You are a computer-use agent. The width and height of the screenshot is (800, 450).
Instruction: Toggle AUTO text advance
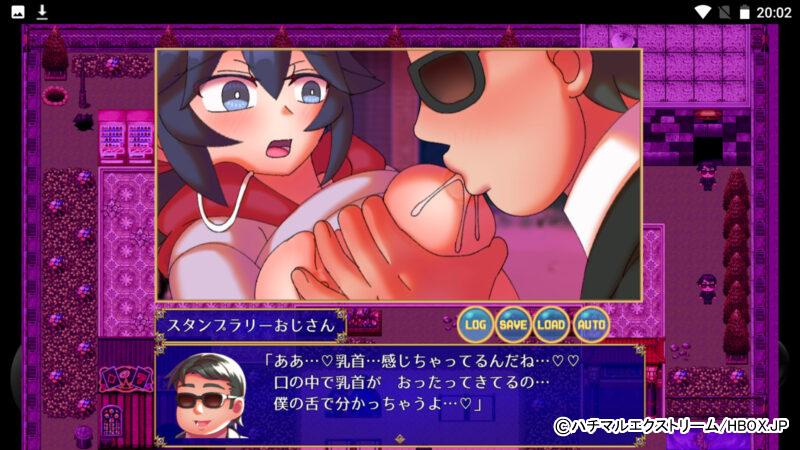click(x=590, y=324)
